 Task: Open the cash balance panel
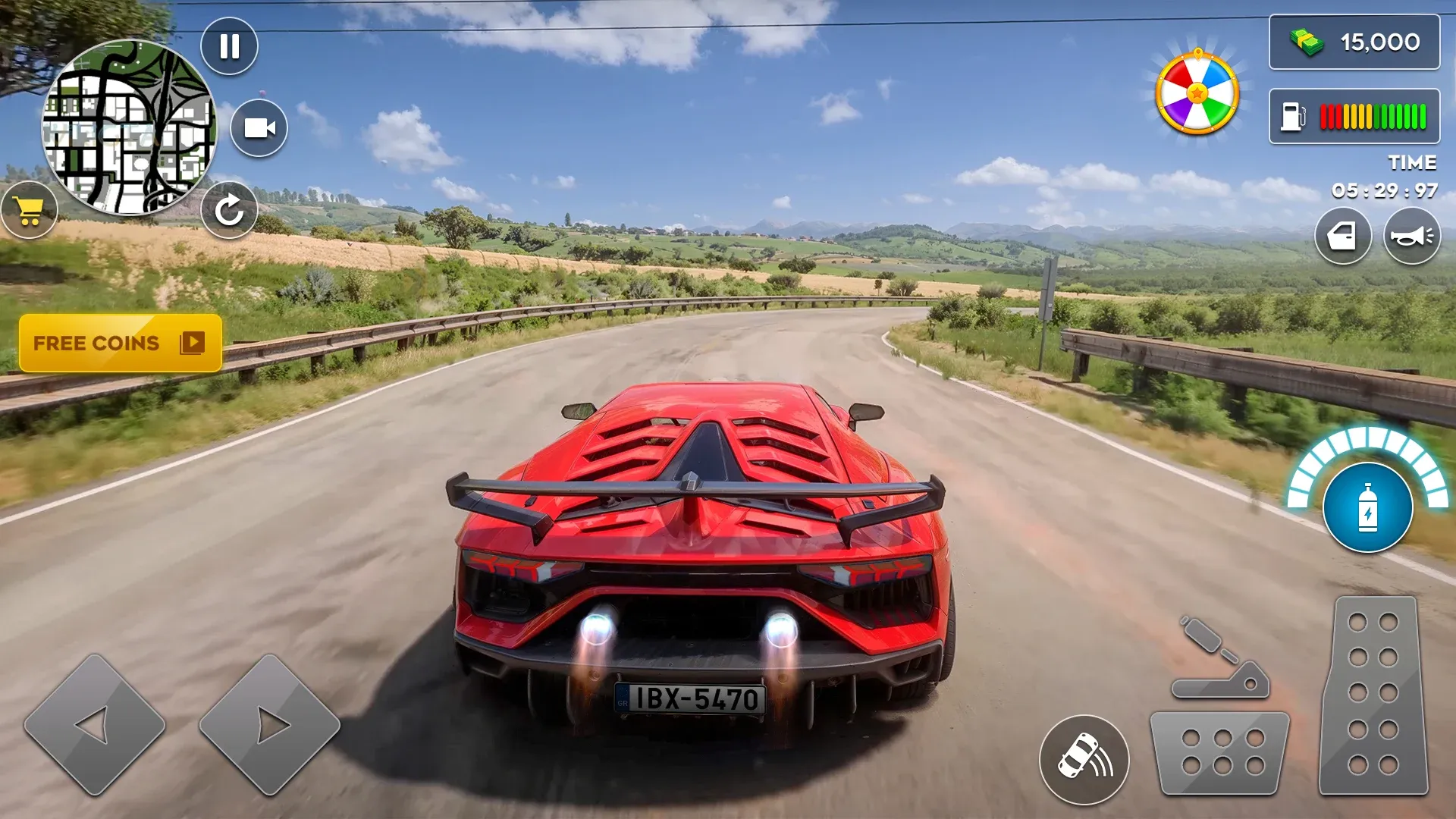[1354, 42]
